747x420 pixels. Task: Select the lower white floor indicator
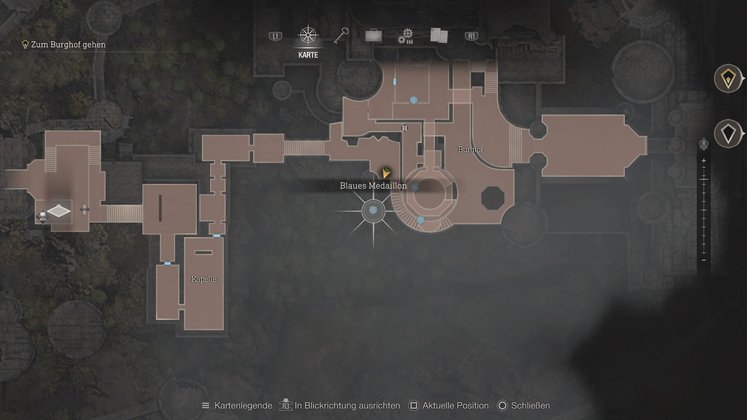[x=728, y=132]
